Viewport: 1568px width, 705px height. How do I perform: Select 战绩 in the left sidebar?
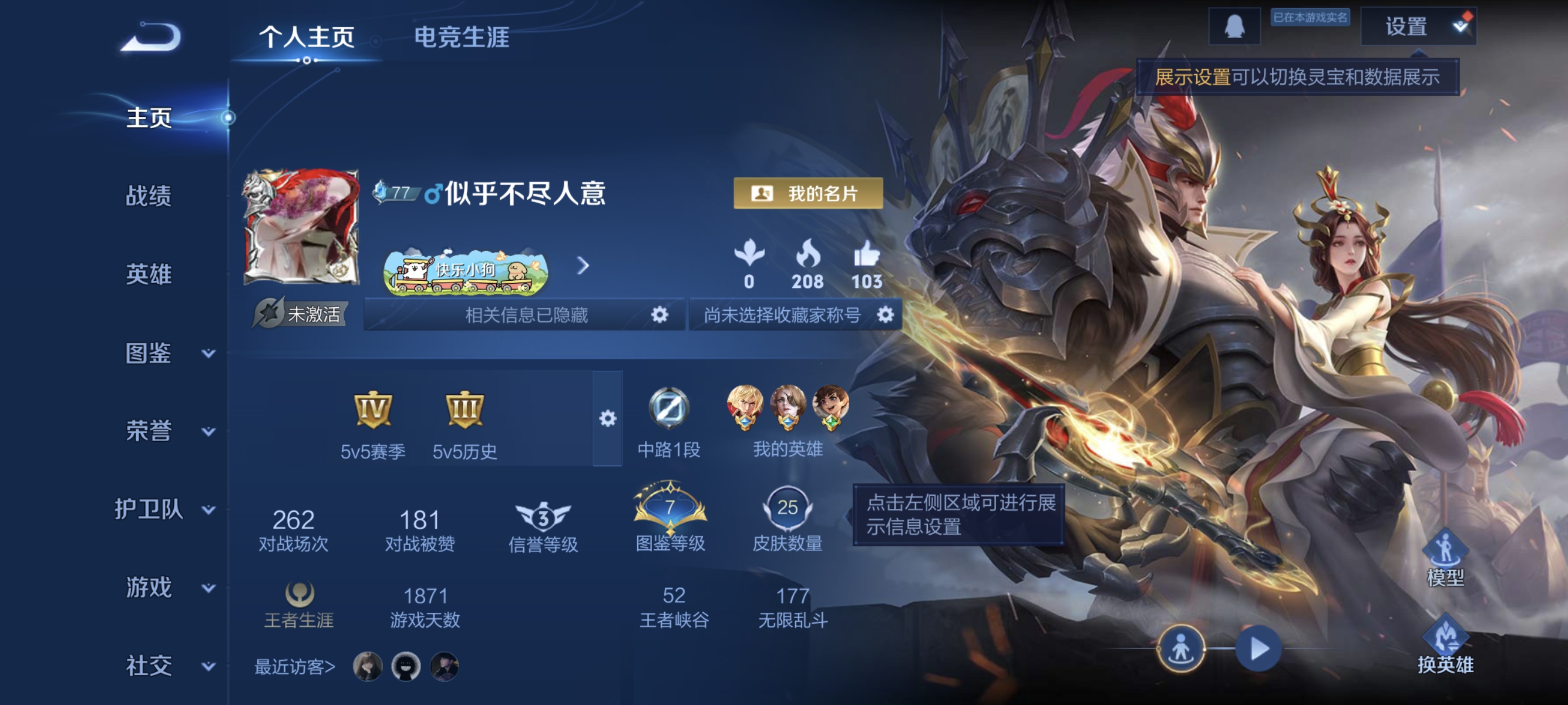150,197
